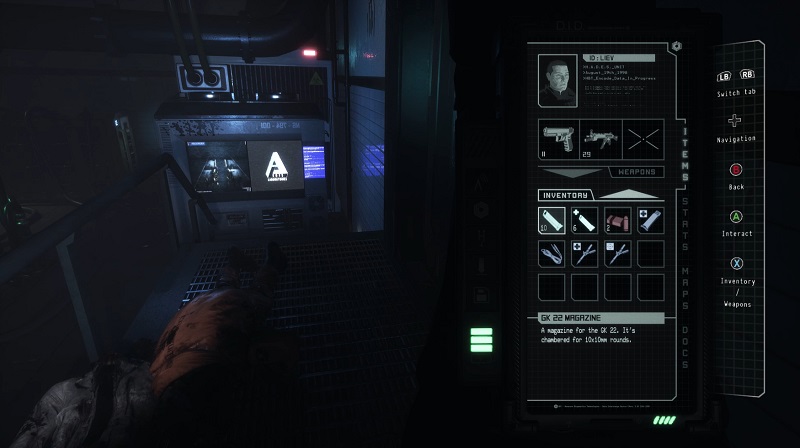Choose the red ammo shells inventory item
The image size is (800, 448).
pyautogui.click(x=618, y=220)
